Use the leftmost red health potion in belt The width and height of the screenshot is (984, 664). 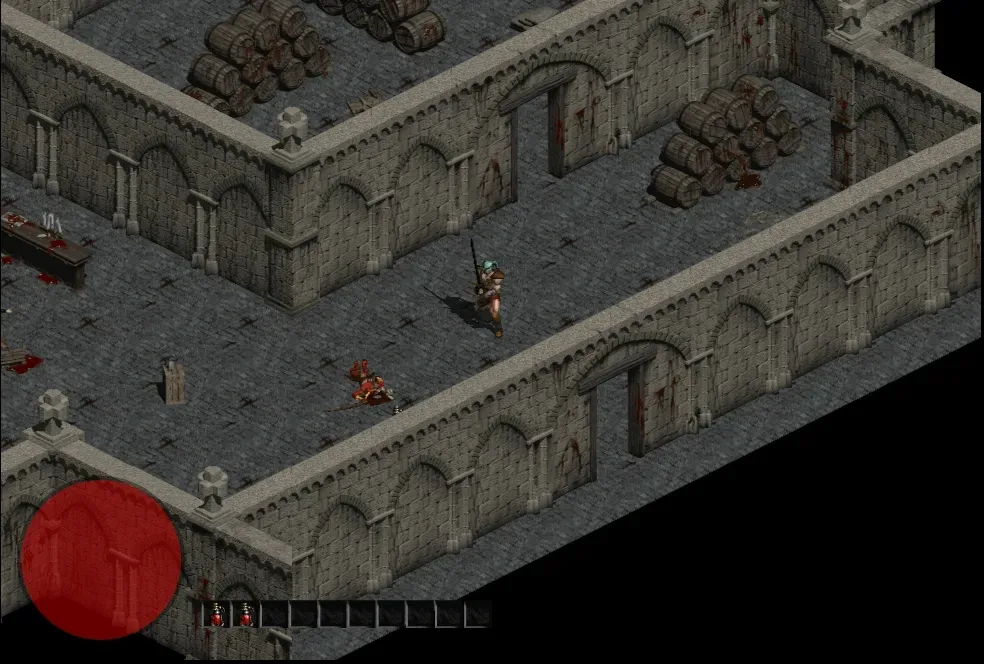(x=216, y=615)
